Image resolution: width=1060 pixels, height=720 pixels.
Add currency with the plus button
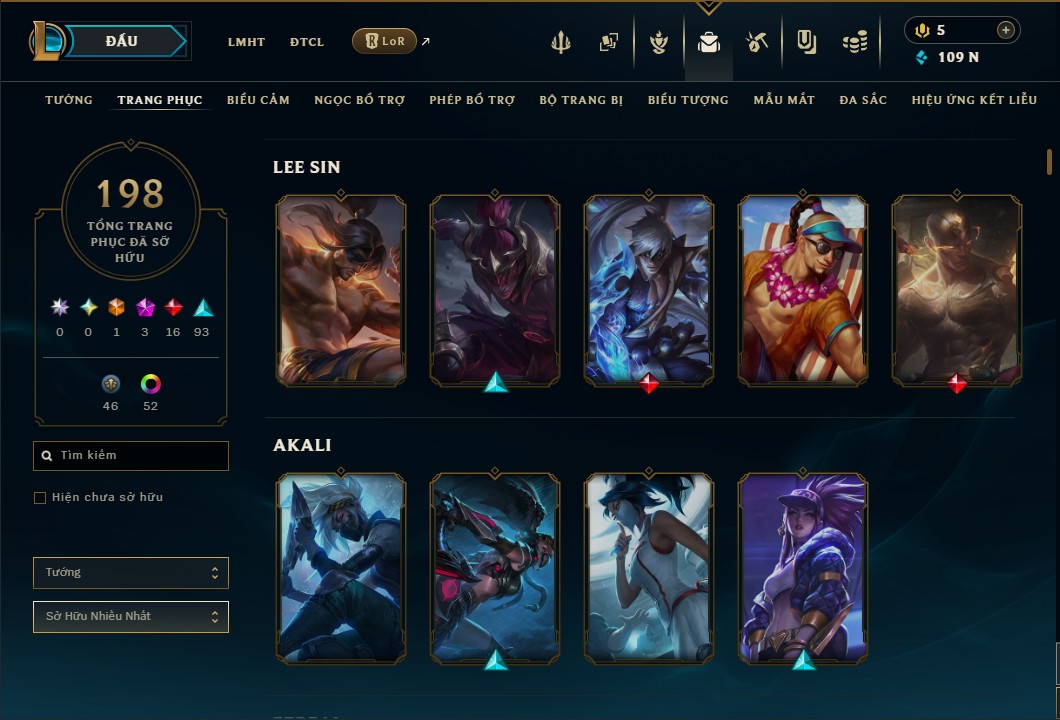1005,30
